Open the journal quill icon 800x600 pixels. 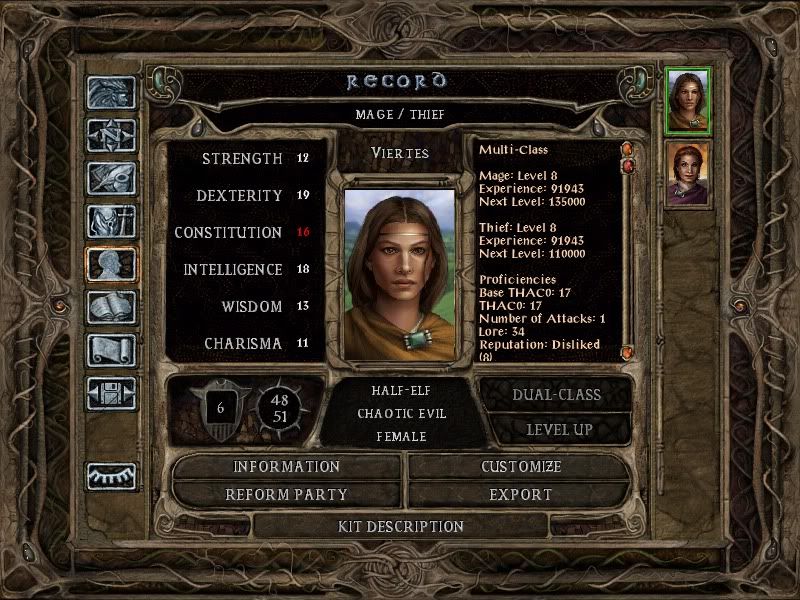[x=112, y=178]
